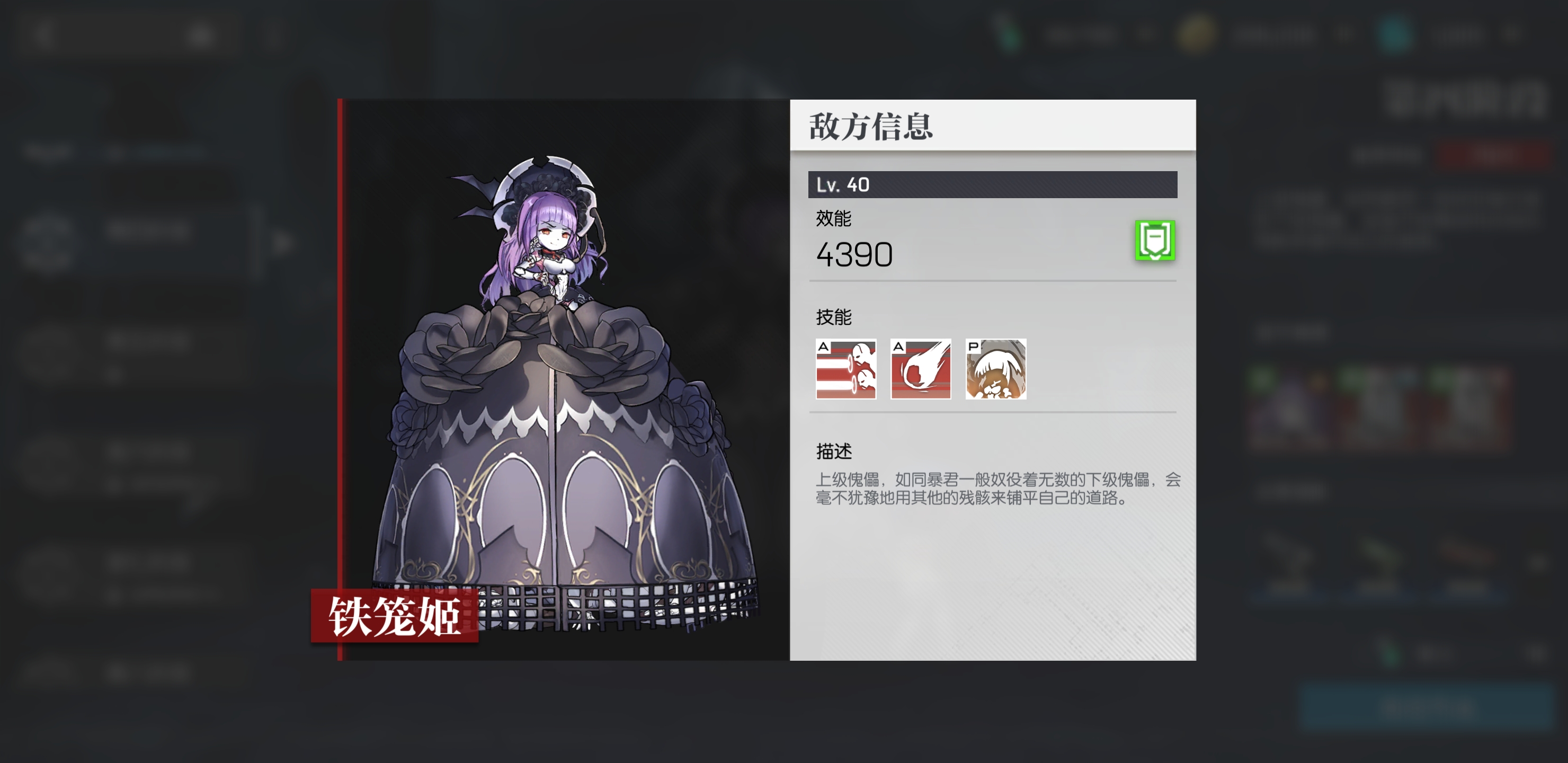Inspect the passive skill icon marked P

(x=996, y=370)
